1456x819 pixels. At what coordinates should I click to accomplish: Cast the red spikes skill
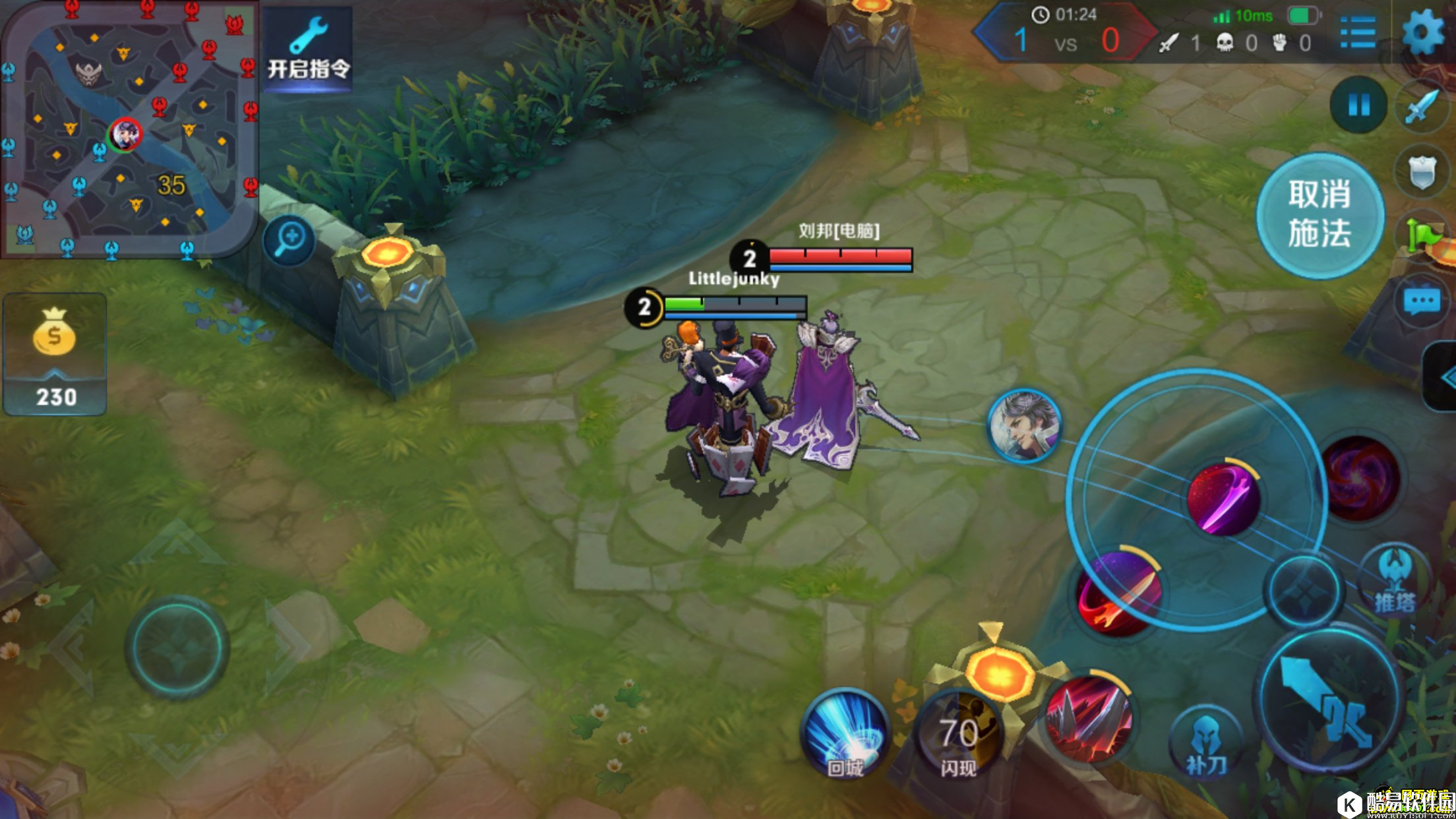[x=1089, y=719]
